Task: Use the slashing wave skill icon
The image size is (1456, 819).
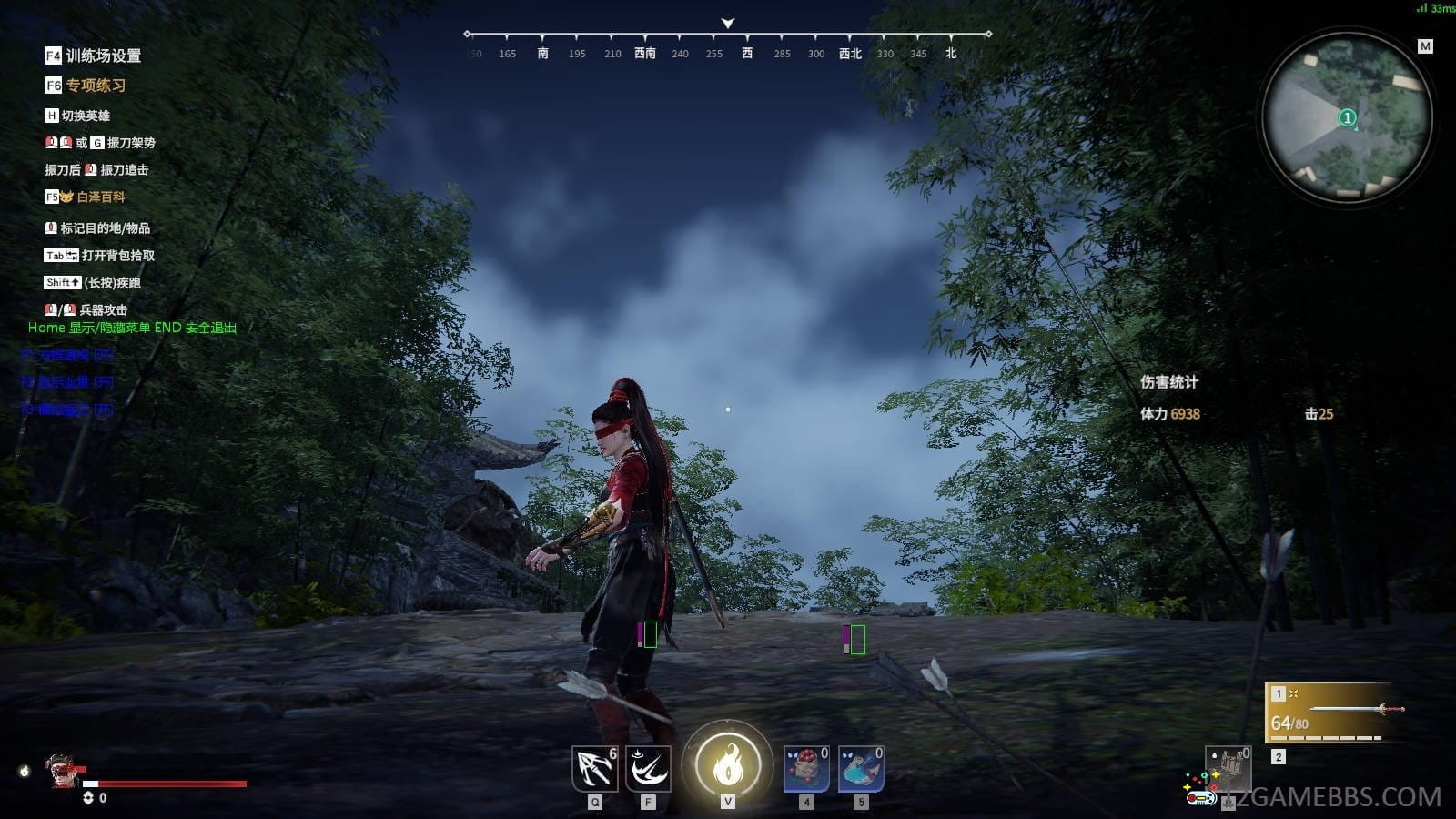Action: click(x=648, y=768)
